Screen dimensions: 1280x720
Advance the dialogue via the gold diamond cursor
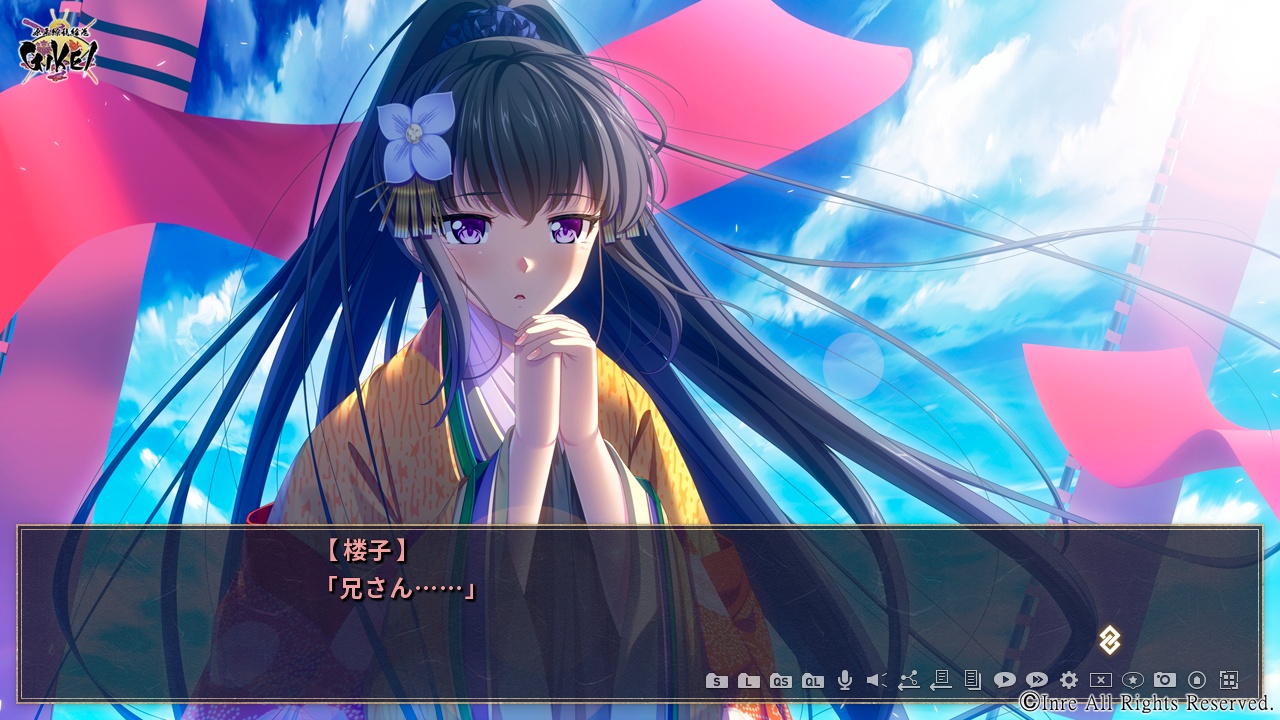(x=1109, y=640)
